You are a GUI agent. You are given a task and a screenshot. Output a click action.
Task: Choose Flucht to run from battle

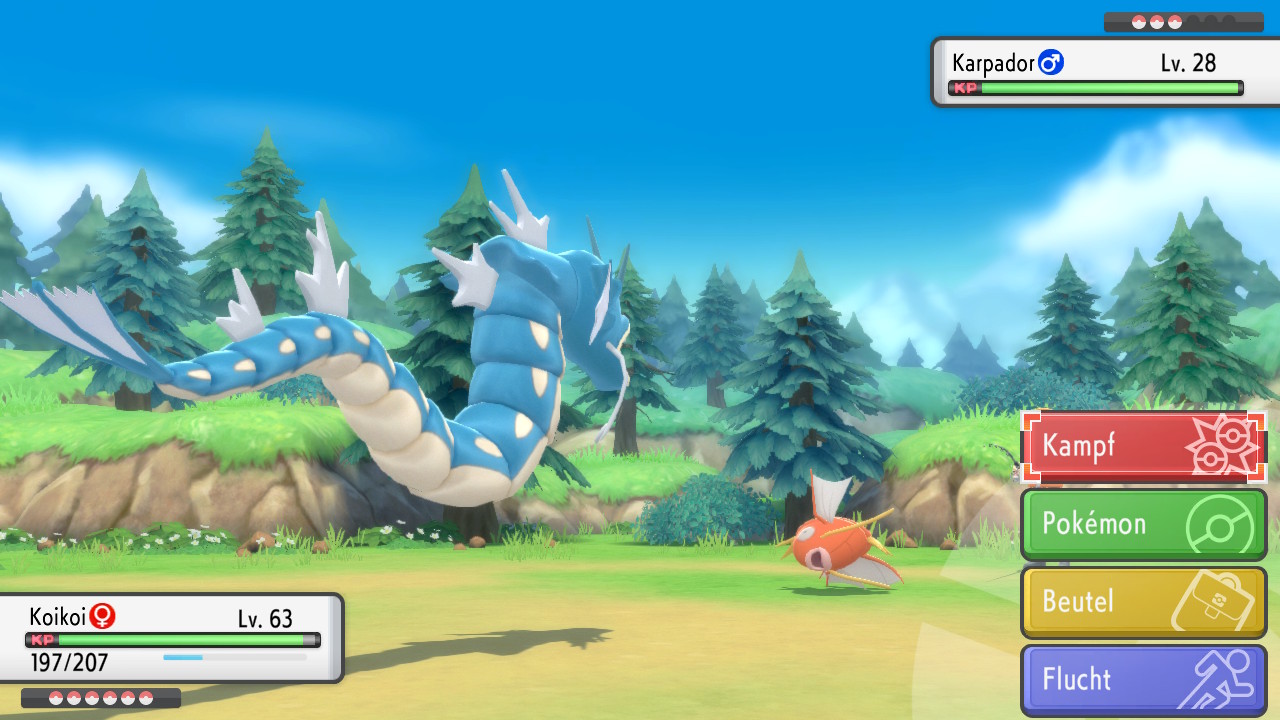(1143, 679)
